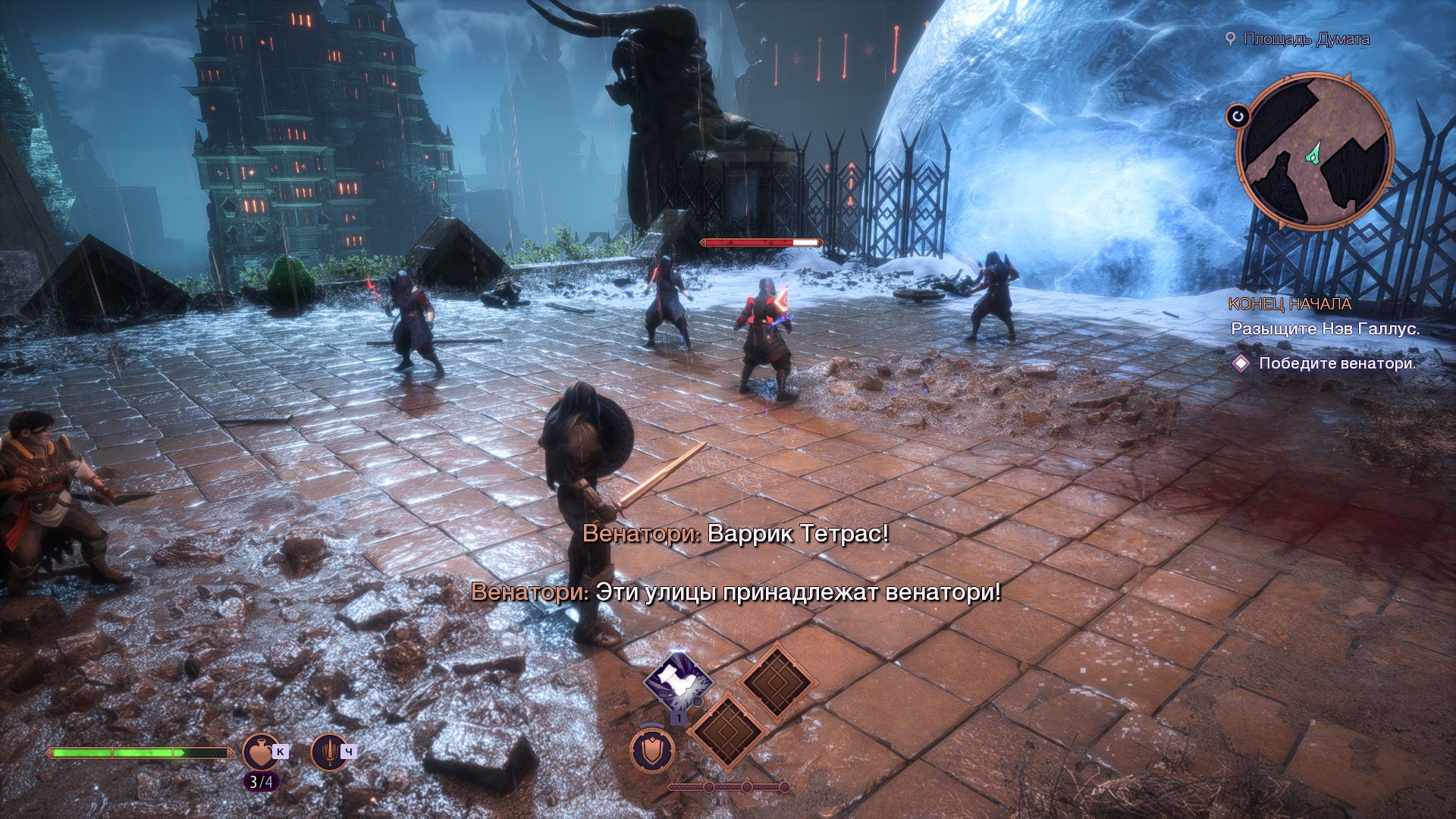The height and width of the screenshot is (819, 1456).
Task: Use the healing potion flask icon
Action: click(x=260, y=752)
